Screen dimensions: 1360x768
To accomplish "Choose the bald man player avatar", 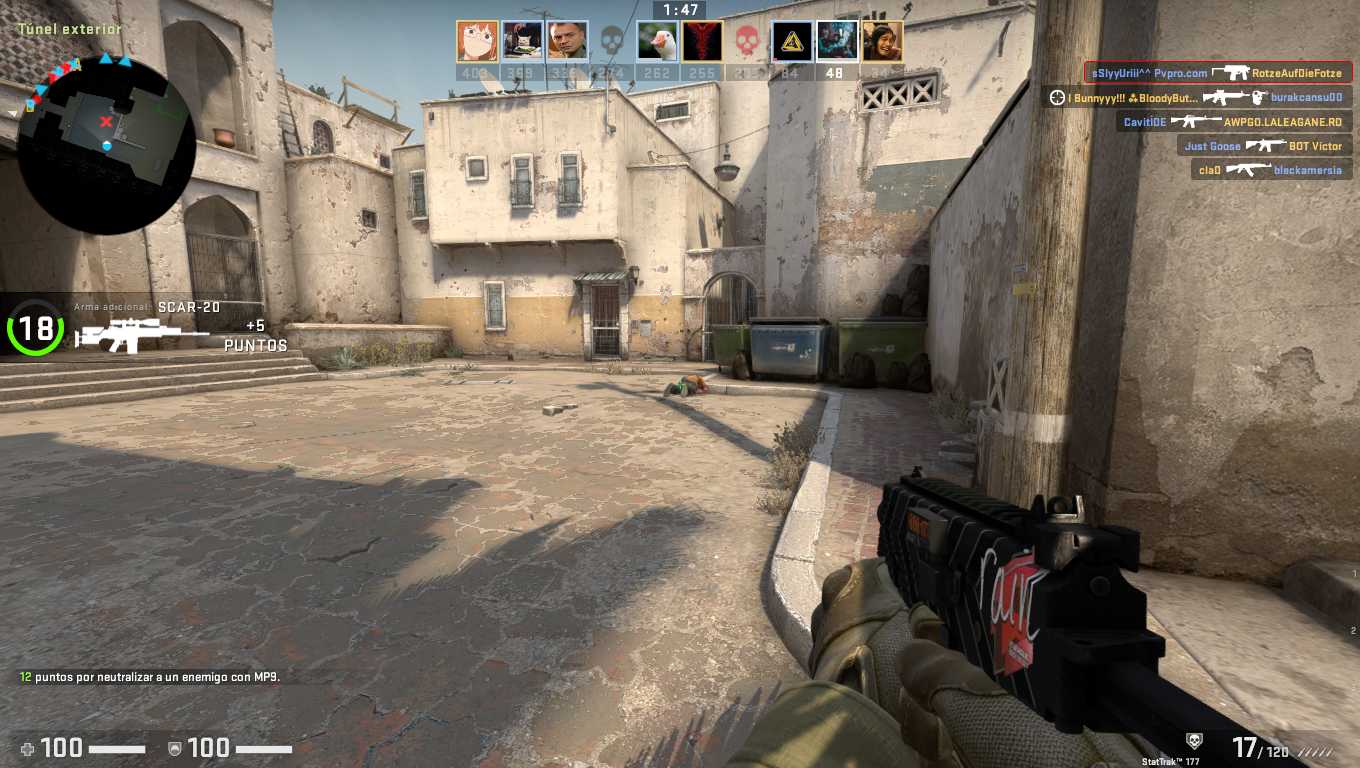I will 567,42.
